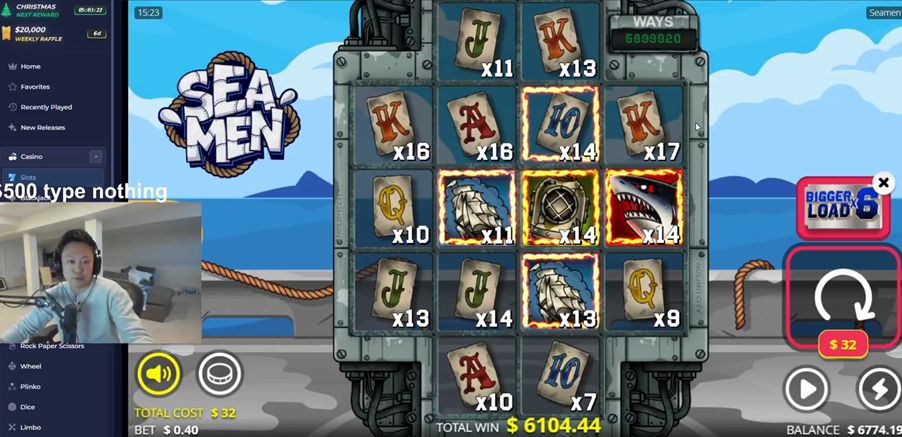Close the Bigger Load feature badge
The height and width of the screenshot is (437, 902).
point(883,183)
